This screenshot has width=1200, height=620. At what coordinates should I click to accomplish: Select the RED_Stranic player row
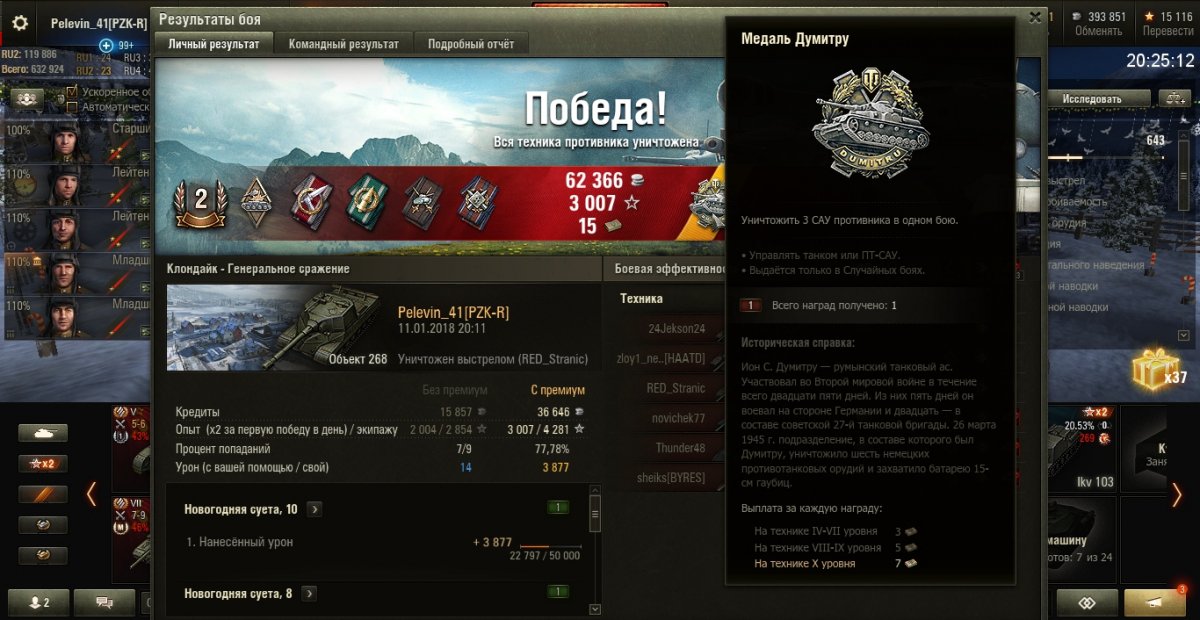pyautogui.click(x=676, y=388)
